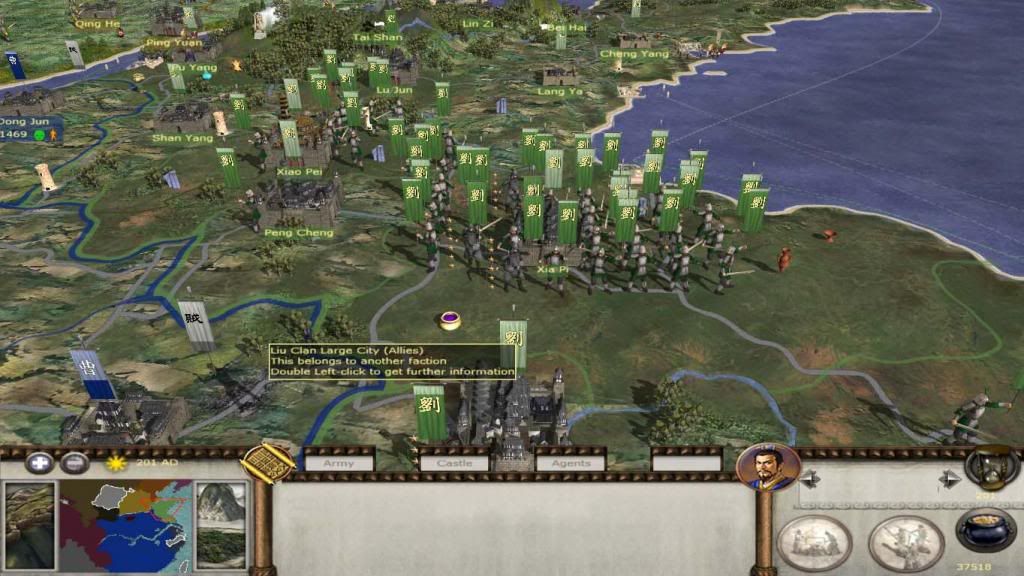Viewport: 1024px width, 576px height.
Task: Zoom in the minimap with plus button
Action: point(39,463)
